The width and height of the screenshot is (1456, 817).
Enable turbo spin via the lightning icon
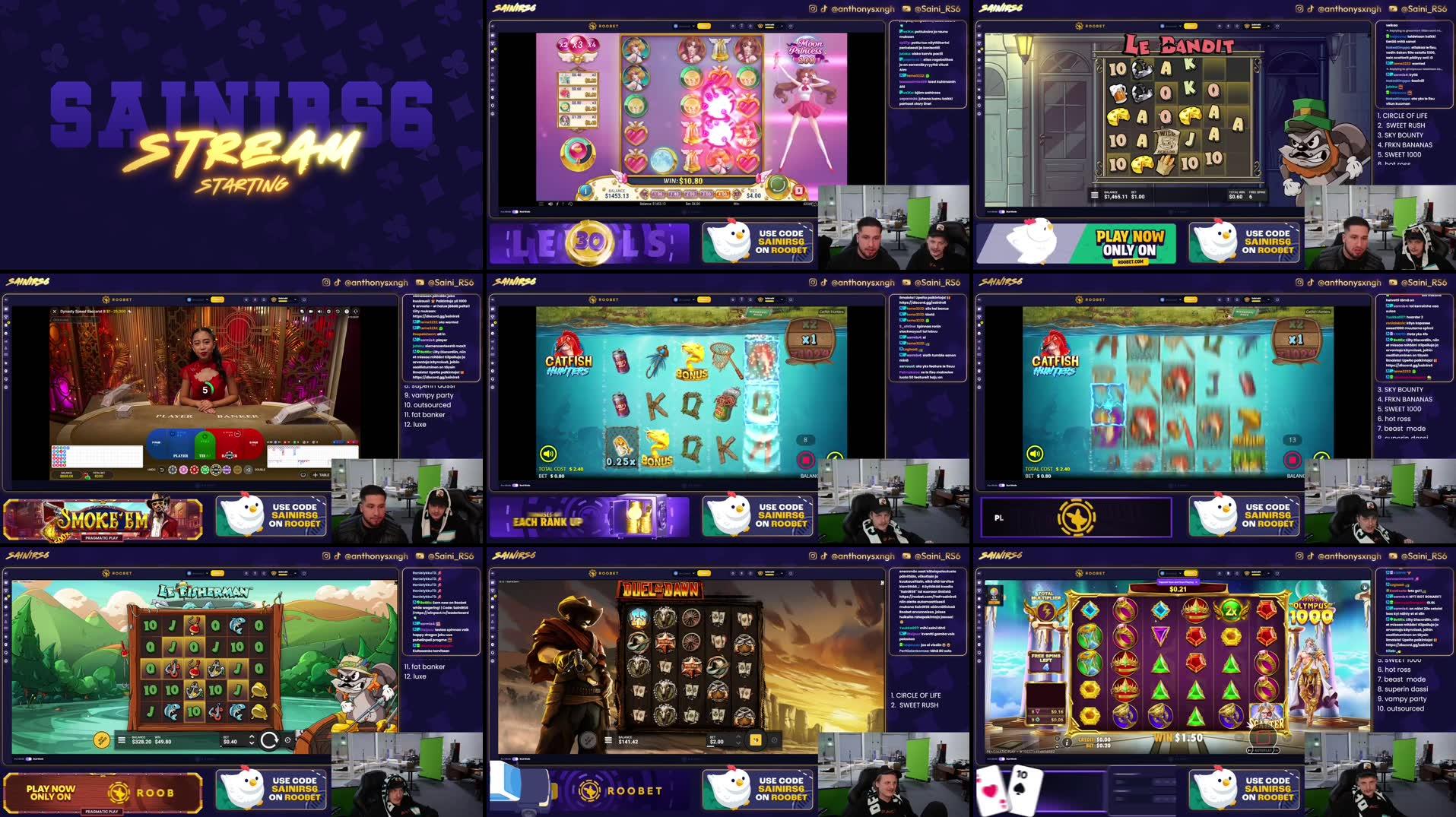557,204
